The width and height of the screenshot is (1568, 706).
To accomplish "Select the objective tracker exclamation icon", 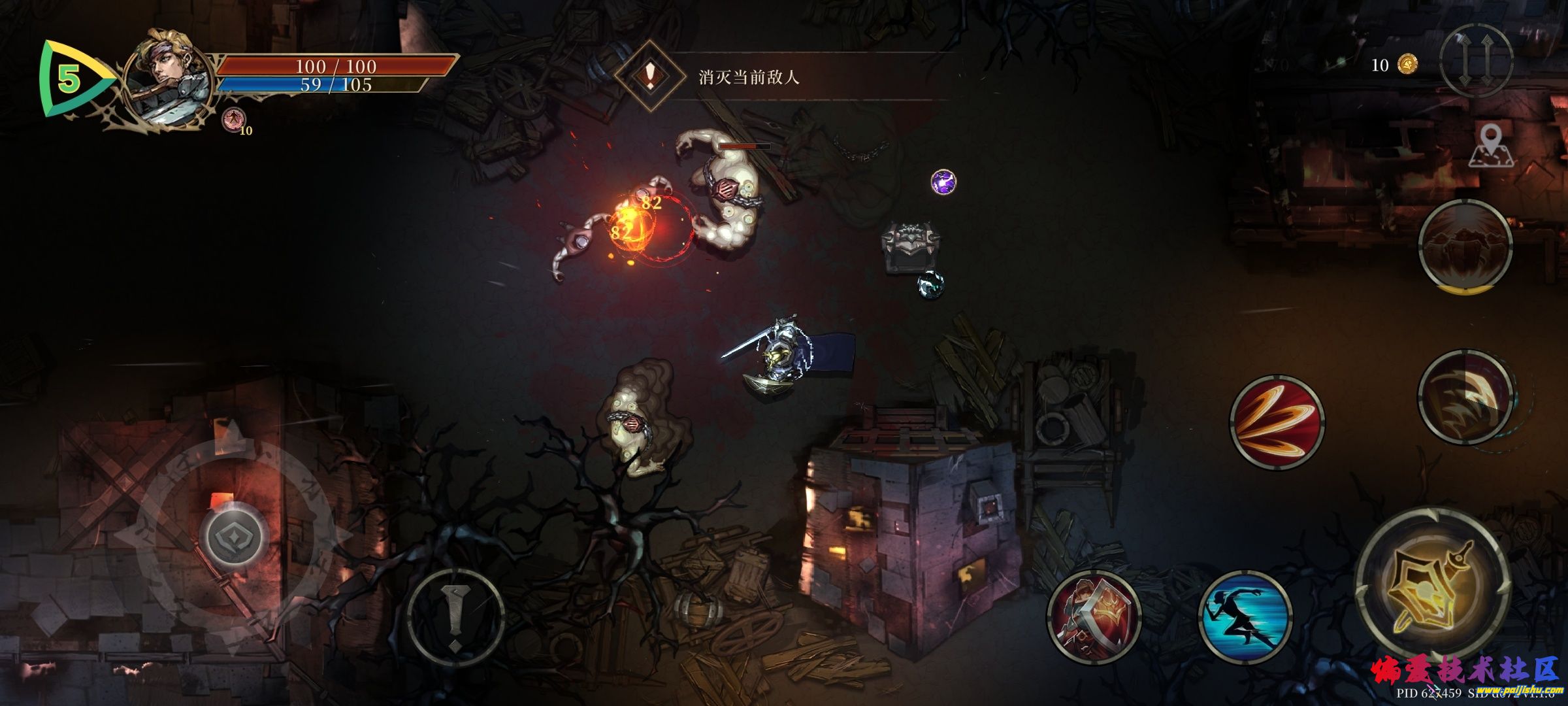I will (x=649, y=76).
